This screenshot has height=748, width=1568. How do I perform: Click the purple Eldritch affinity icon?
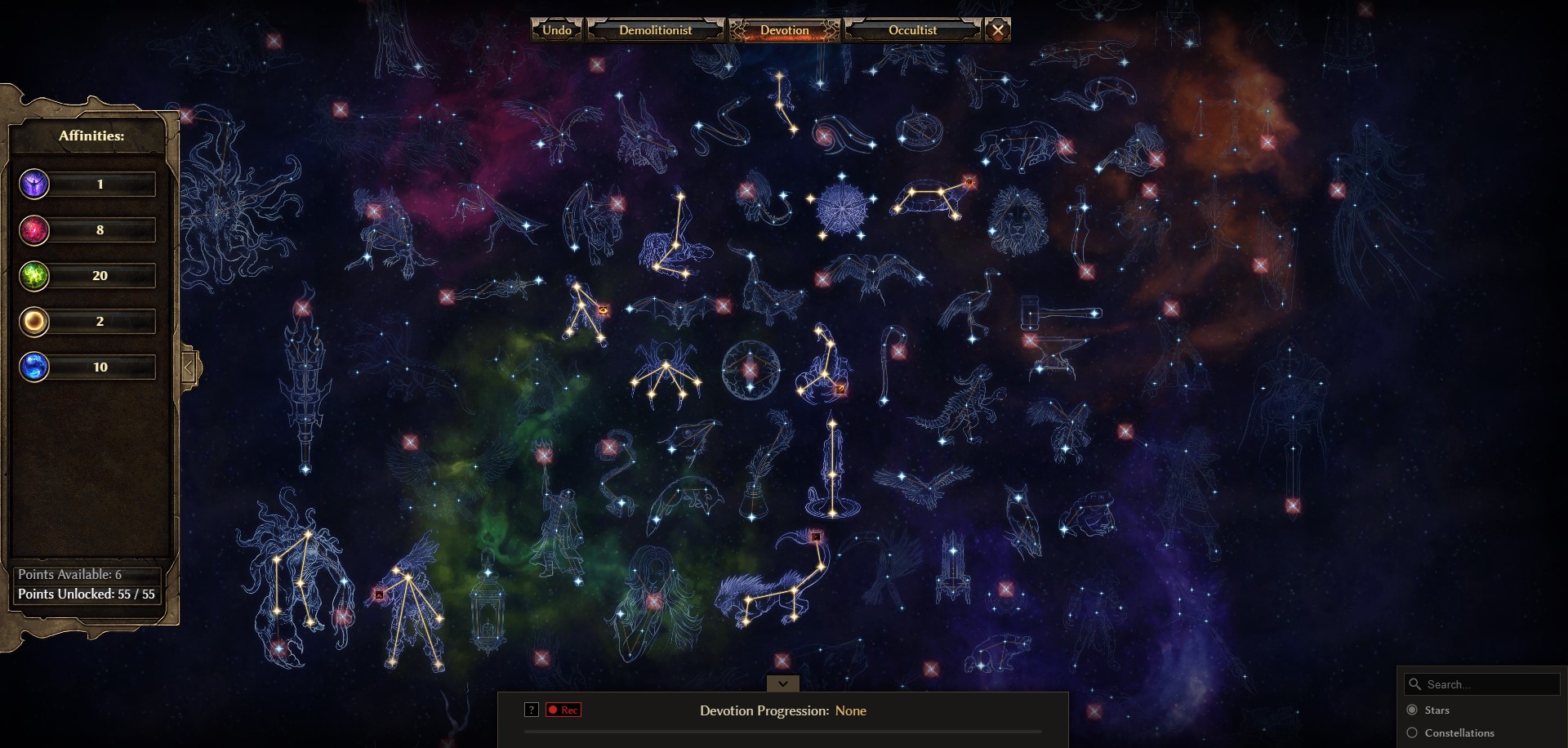[34, 185]
